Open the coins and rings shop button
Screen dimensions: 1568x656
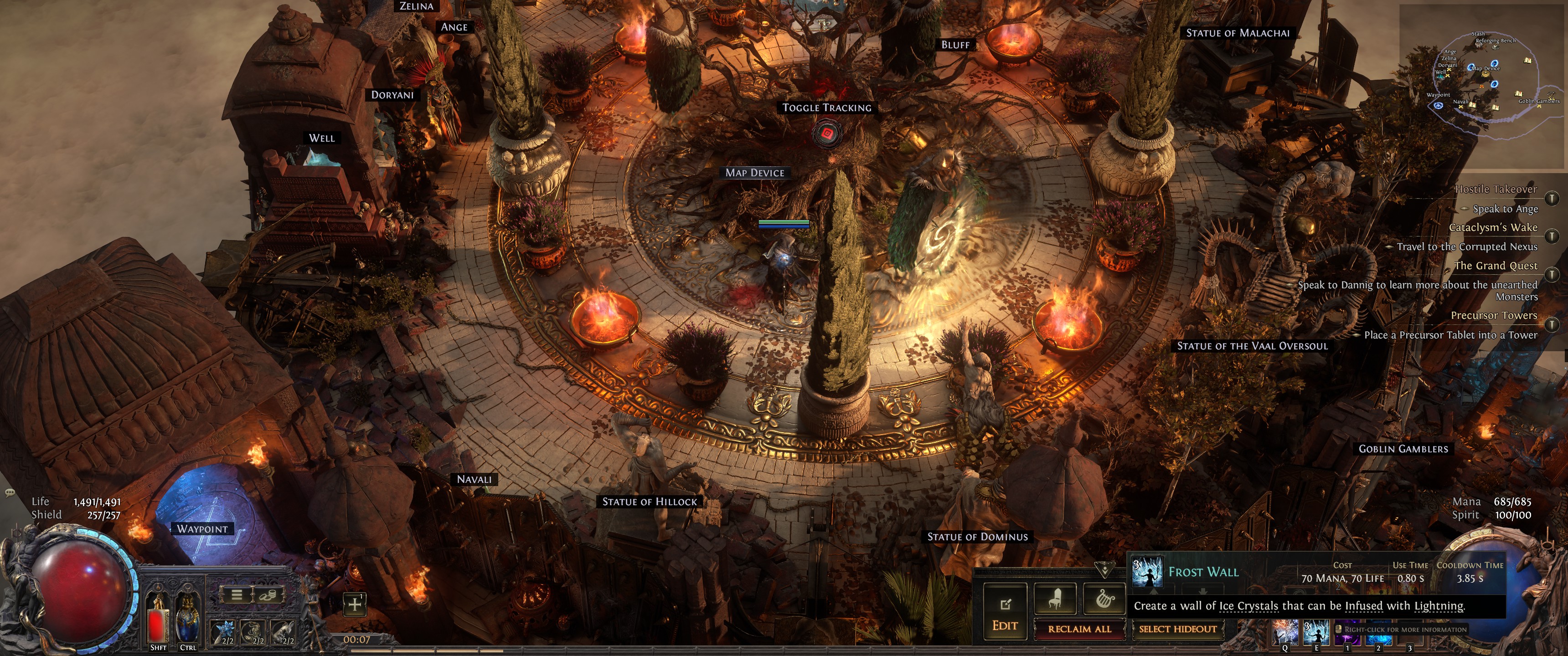tap(268, 594)
